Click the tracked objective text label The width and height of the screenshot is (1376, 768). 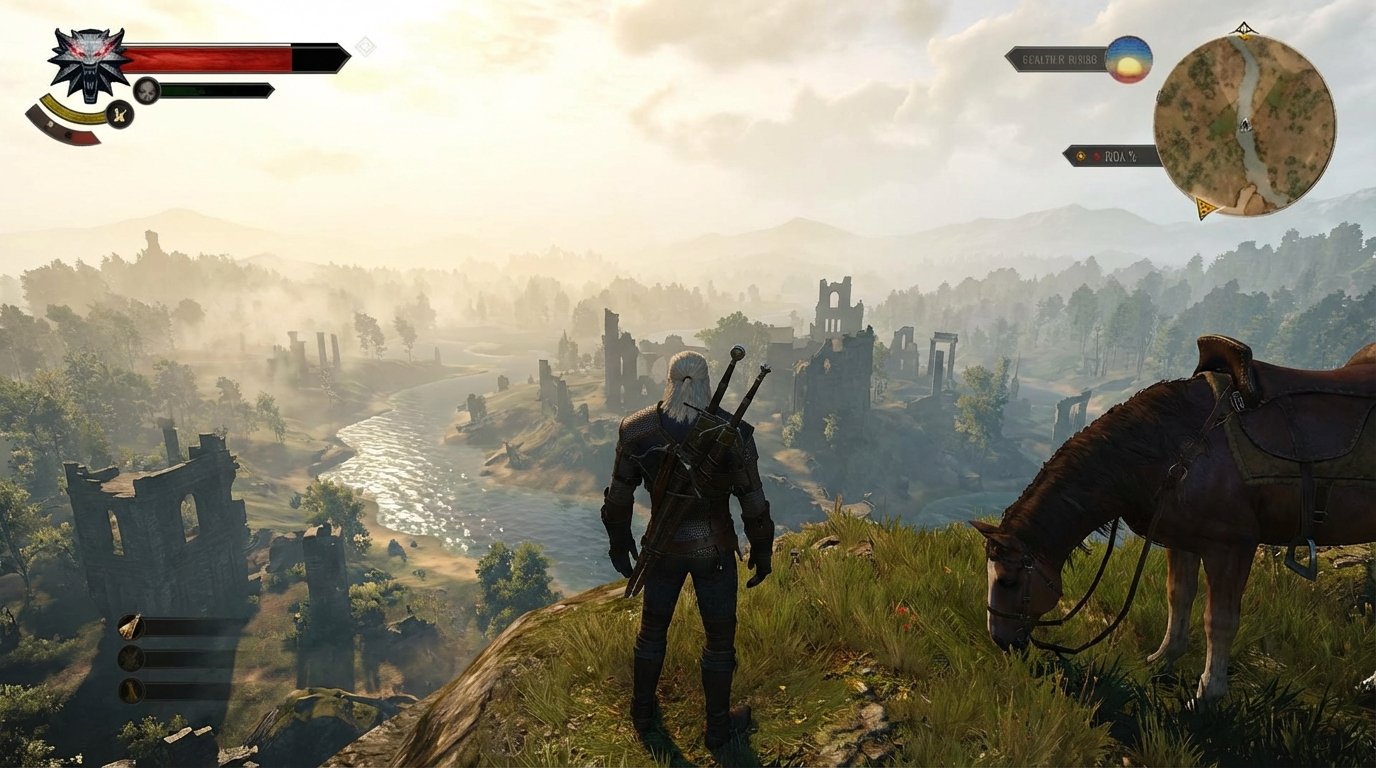pyautogui.click(x=1122, y=156)
